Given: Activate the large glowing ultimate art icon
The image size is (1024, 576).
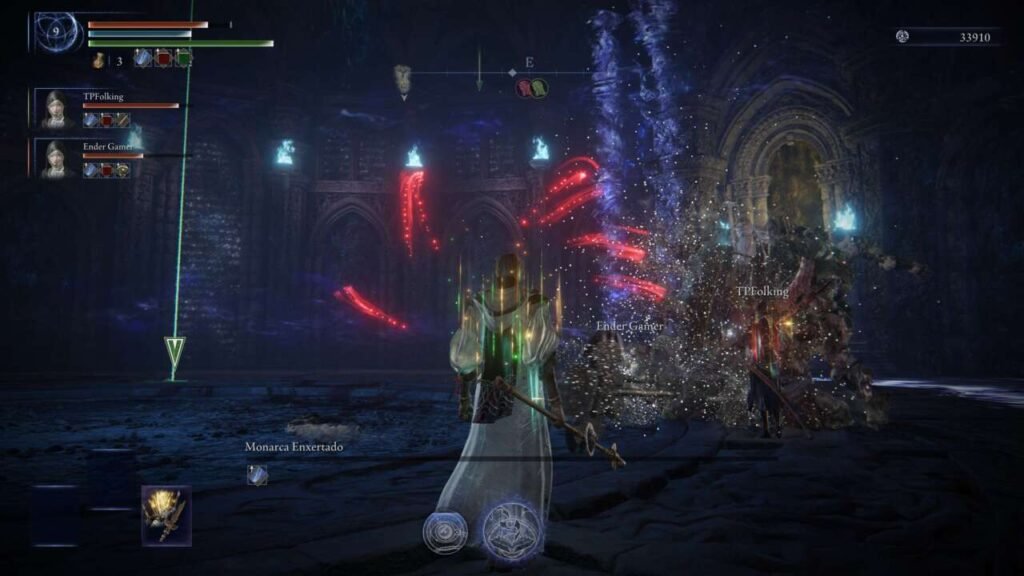Looking at the screenshot, I should 513,529.
